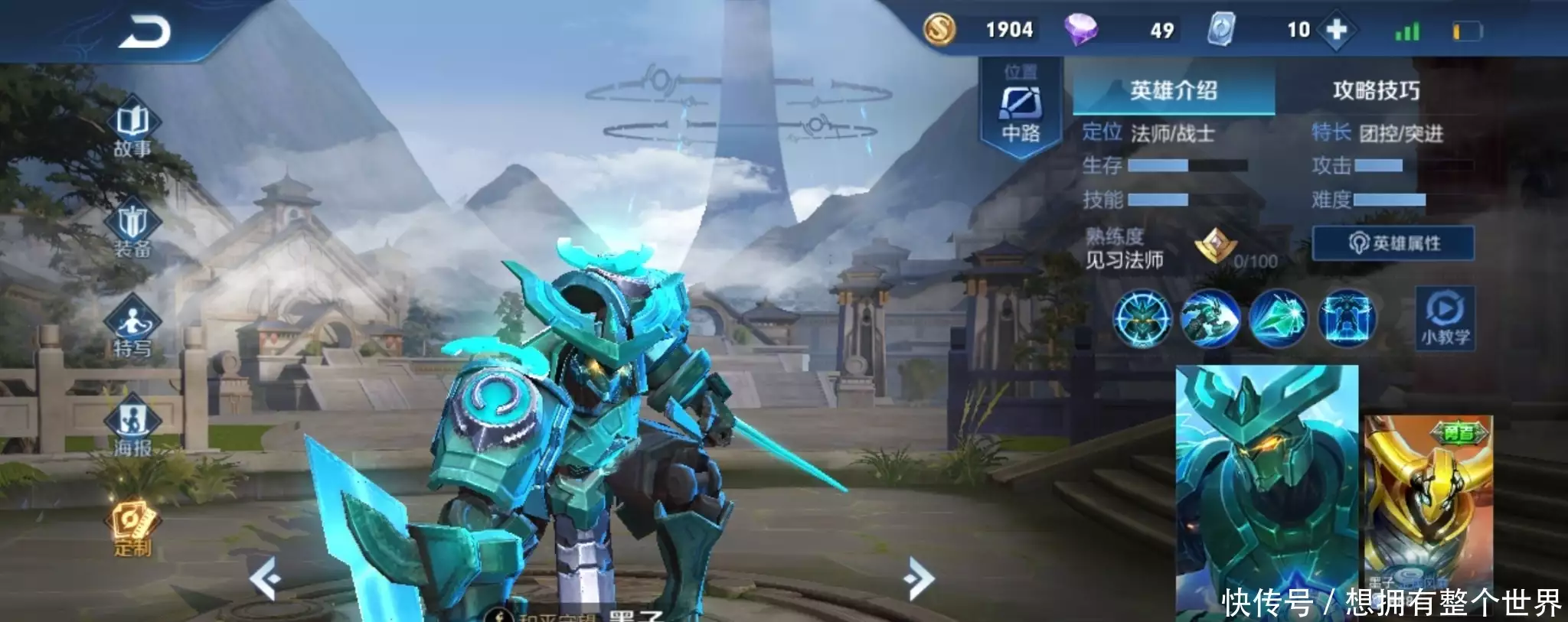Choose the teal default skin thumbnail
Screen dimensions: 1568x622
(x=1267, y=490)
